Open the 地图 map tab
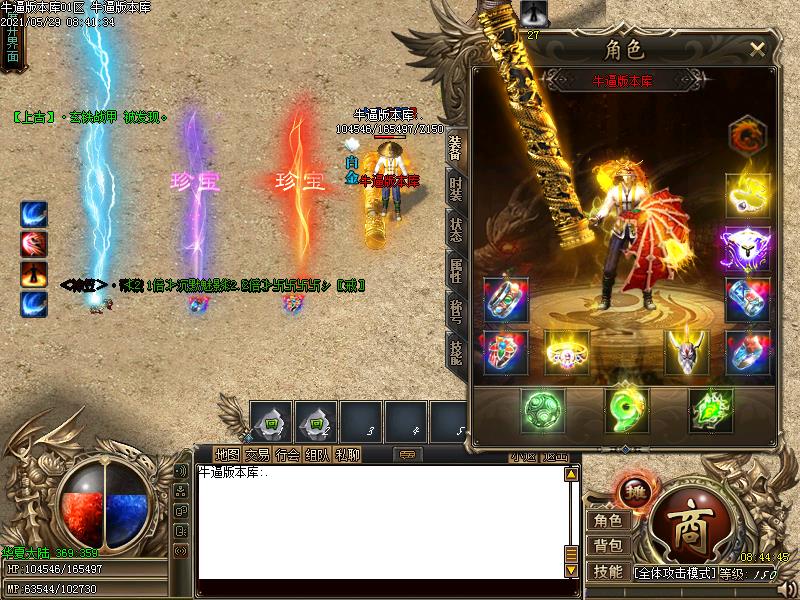This screenshot has width=800, height=600. pyautogui.click(x=228, y=455)
